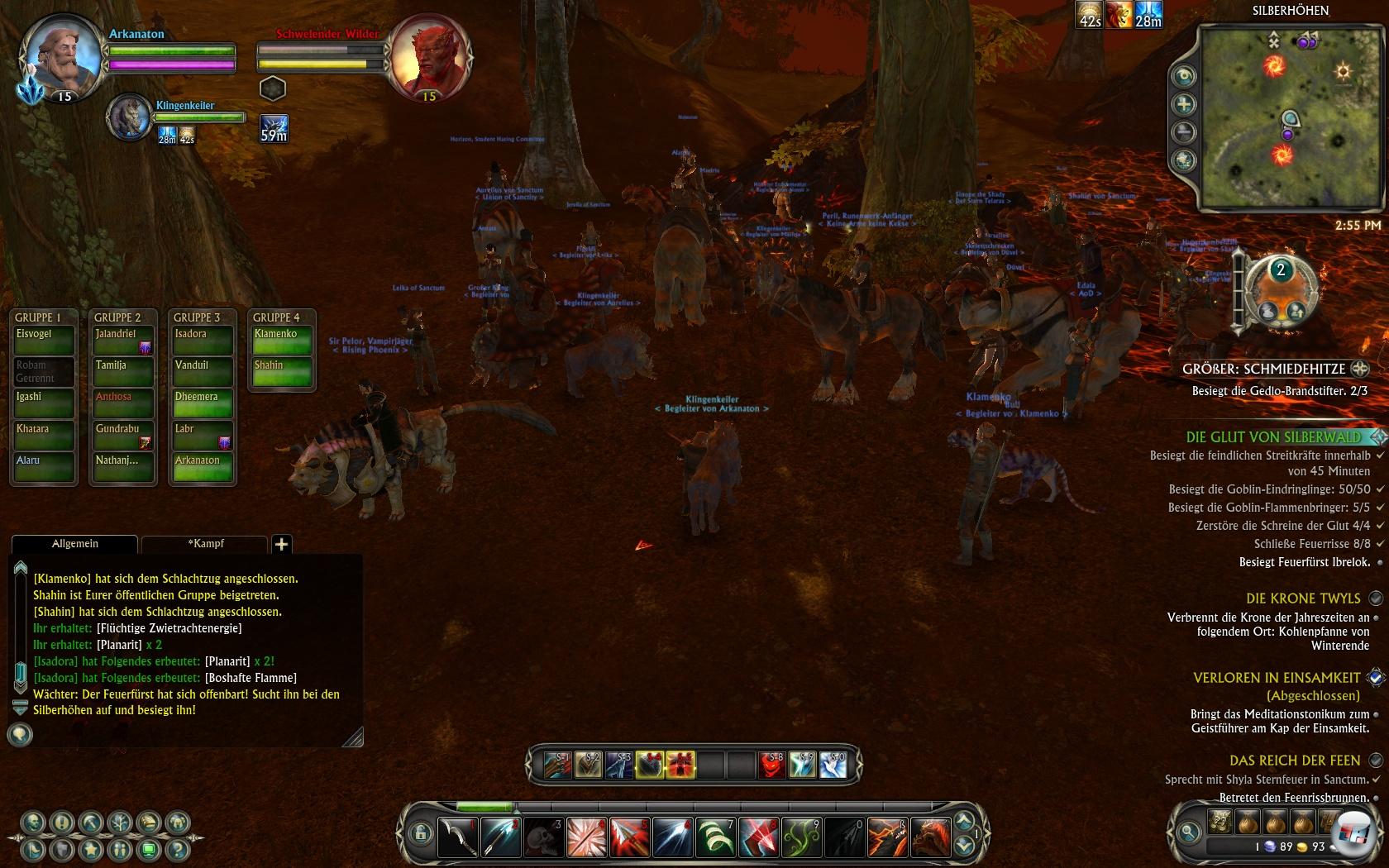Image resolution: width=1389 pixels, height=868 pixels.
Task: Open the character sheet head icon
Action: (x=33, y=823)
